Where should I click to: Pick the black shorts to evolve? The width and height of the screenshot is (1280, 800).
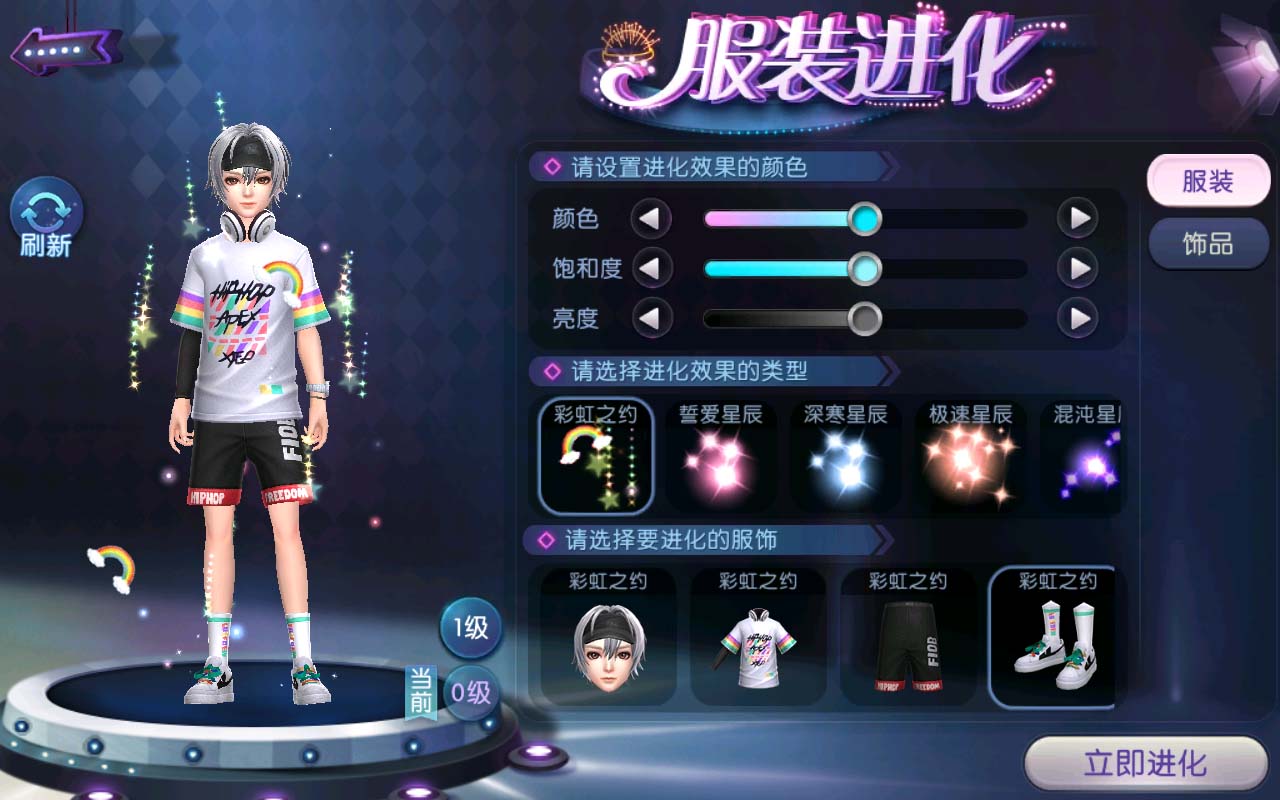(907, 636)
